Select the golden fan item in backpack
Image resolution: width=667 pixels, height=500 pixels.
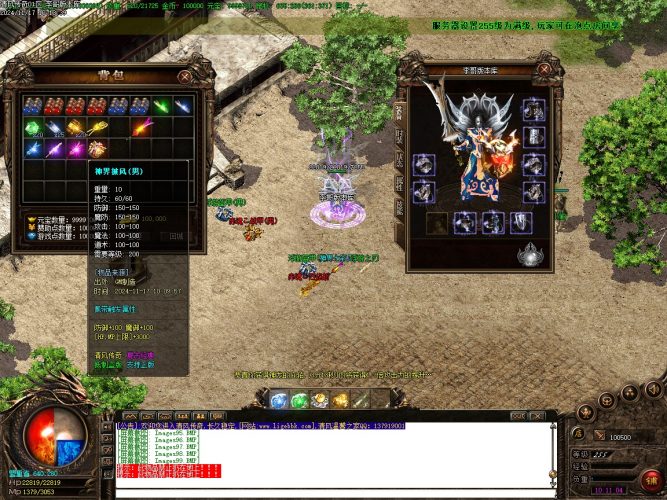pos(97,127)
